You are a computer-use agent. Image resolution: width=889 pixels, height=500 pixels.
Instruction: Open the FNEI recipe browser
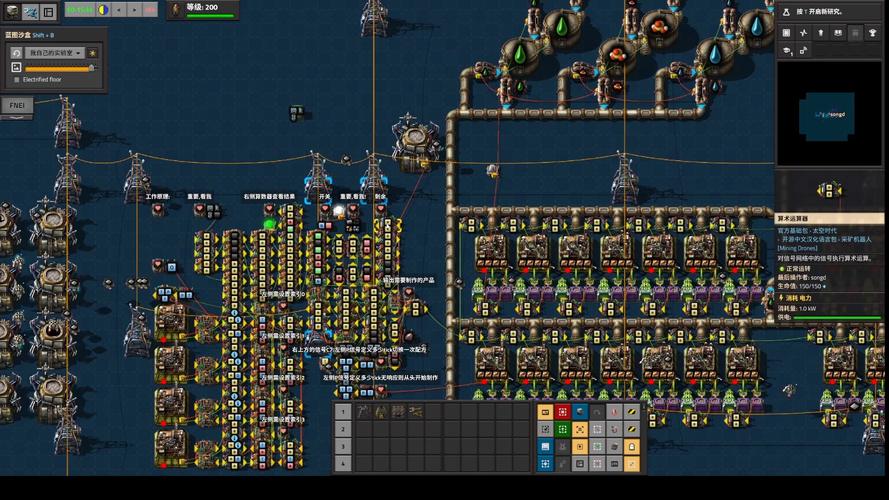click(x=17, y=105)
